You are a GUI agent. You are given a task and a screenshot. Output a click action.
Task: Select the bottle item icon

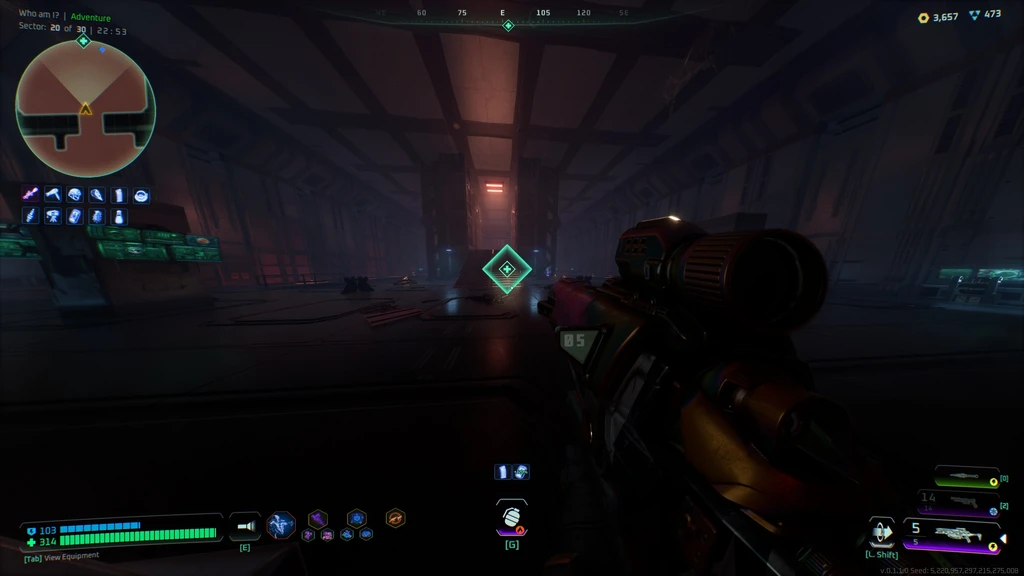pyautogui.click(x=119, y=216)
